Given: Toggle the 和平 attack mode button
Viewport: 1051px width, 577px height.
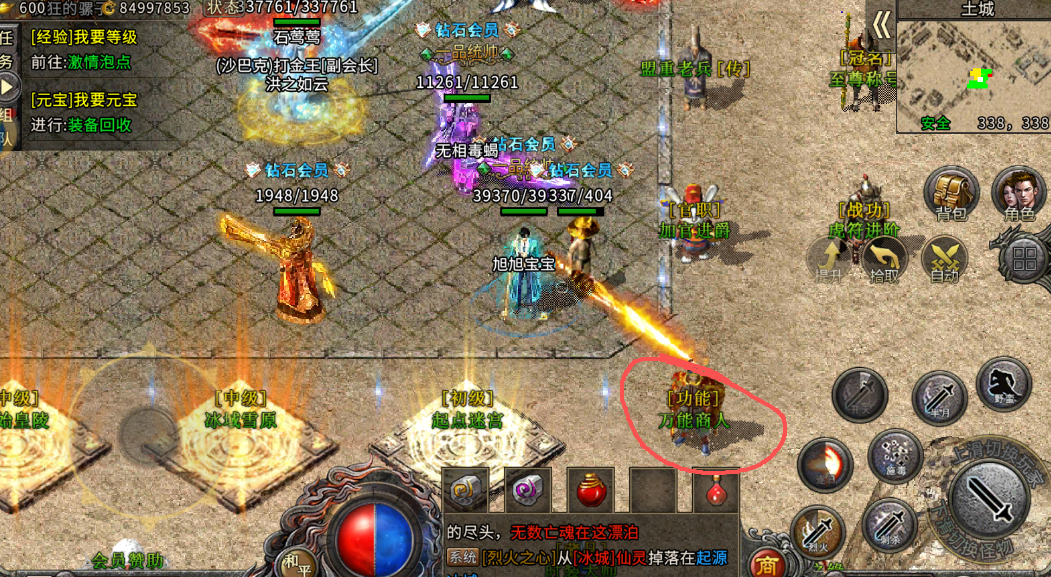Looking at the screenshot, I should [x=294, y=561].
